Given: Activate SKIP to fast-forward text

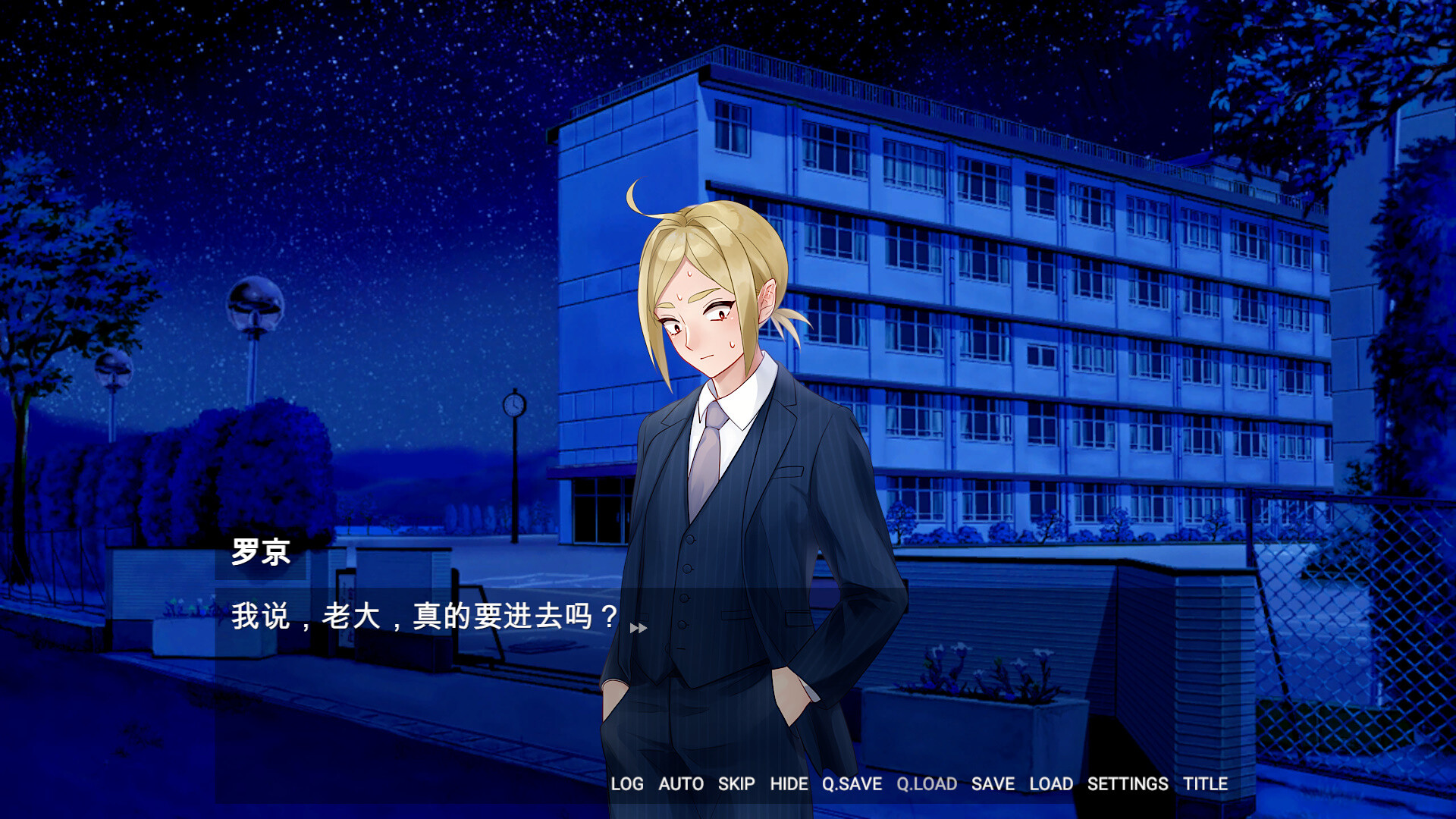Looking at the screenshot, I should pos(735,784).
